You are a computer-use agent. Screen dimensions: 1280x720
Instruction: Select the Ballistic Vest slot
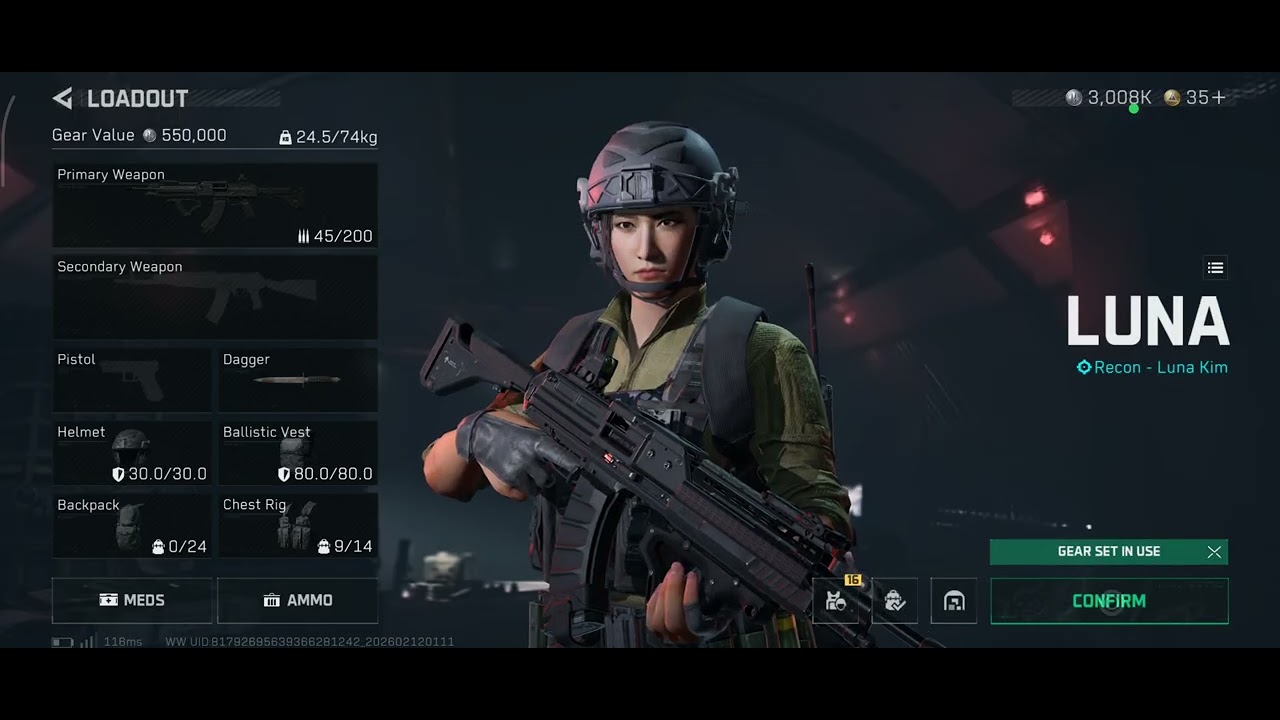pos(298,453)
